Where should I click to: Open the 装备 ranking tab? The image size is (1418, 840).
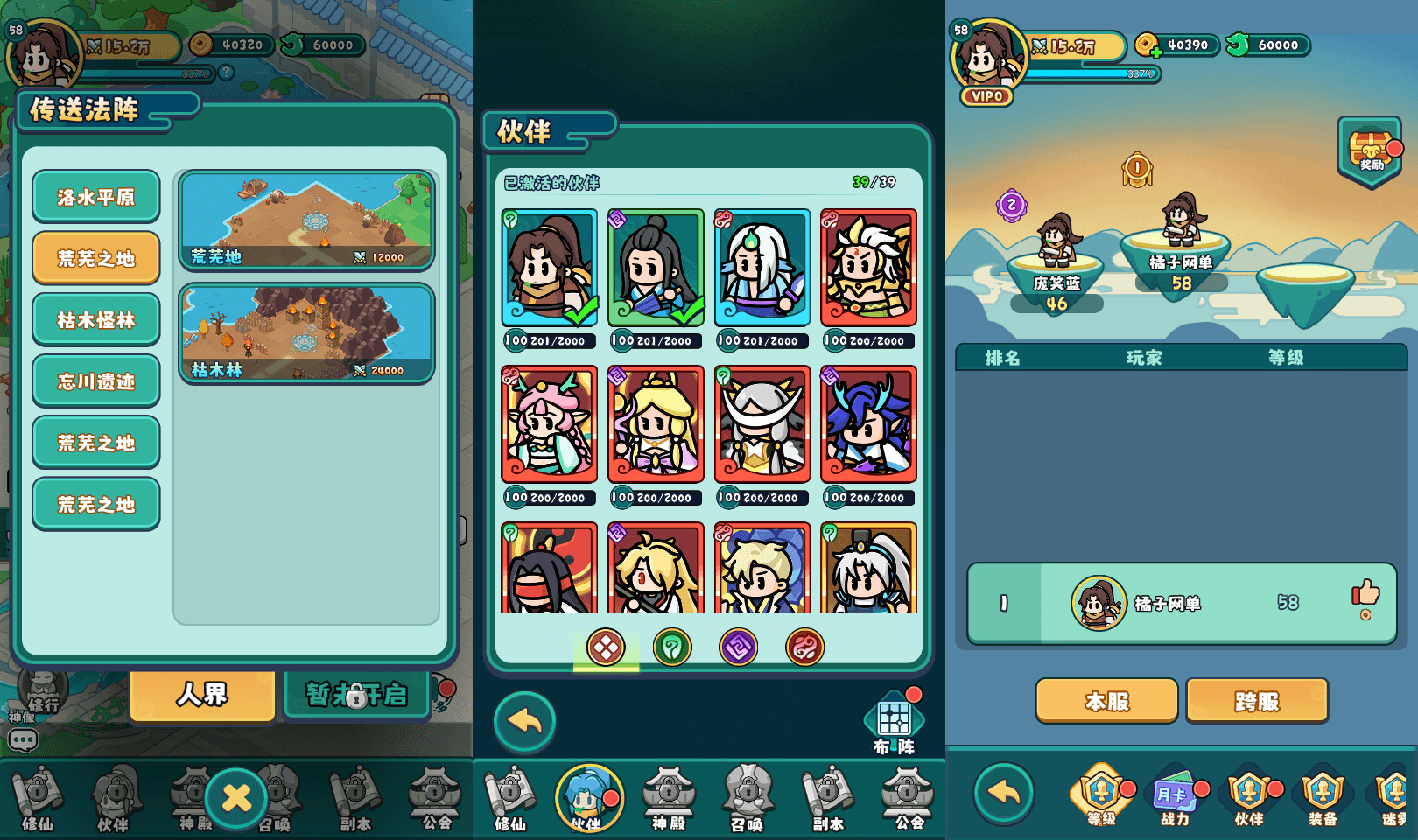pos(1322,794)
